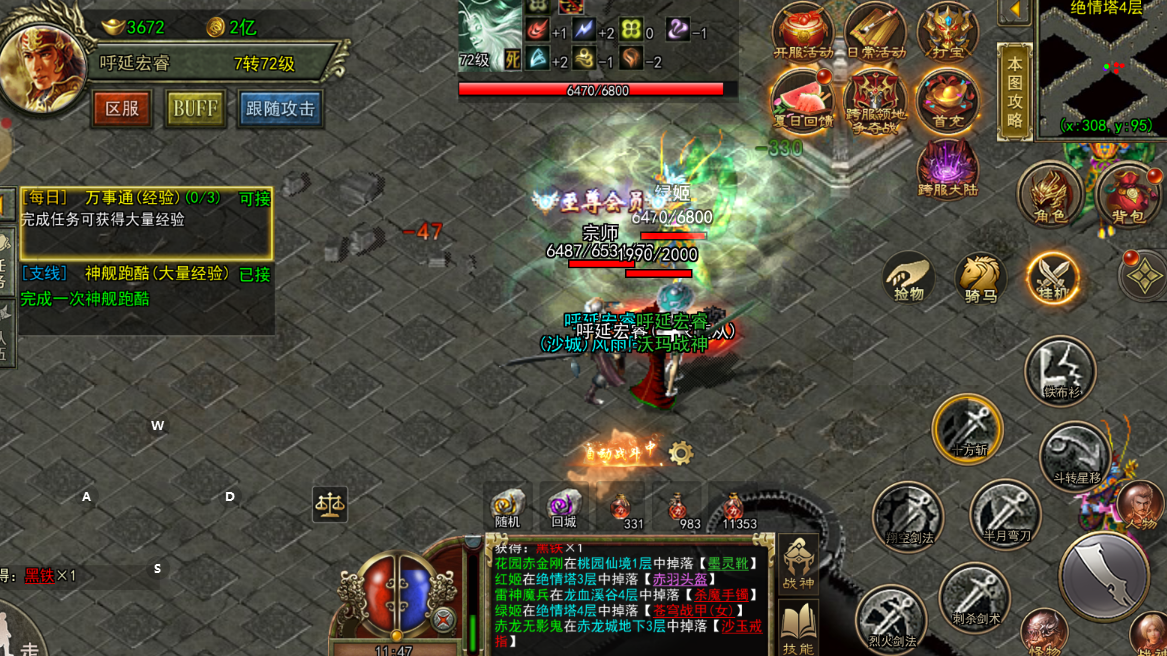Open the 本图攻略 map guide
1167x656 pixels.
[1014, 92]
